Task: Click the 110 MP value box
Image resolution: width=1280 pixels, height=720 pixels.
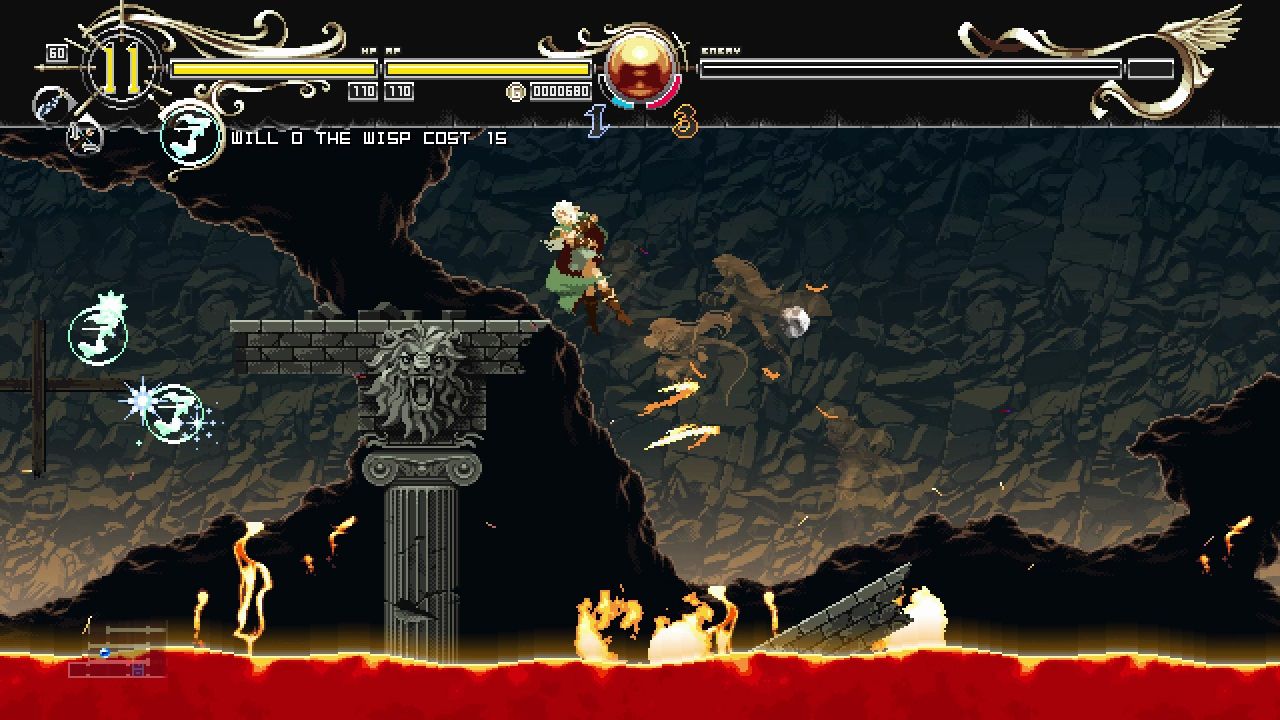Action: (x=398, y=90)
